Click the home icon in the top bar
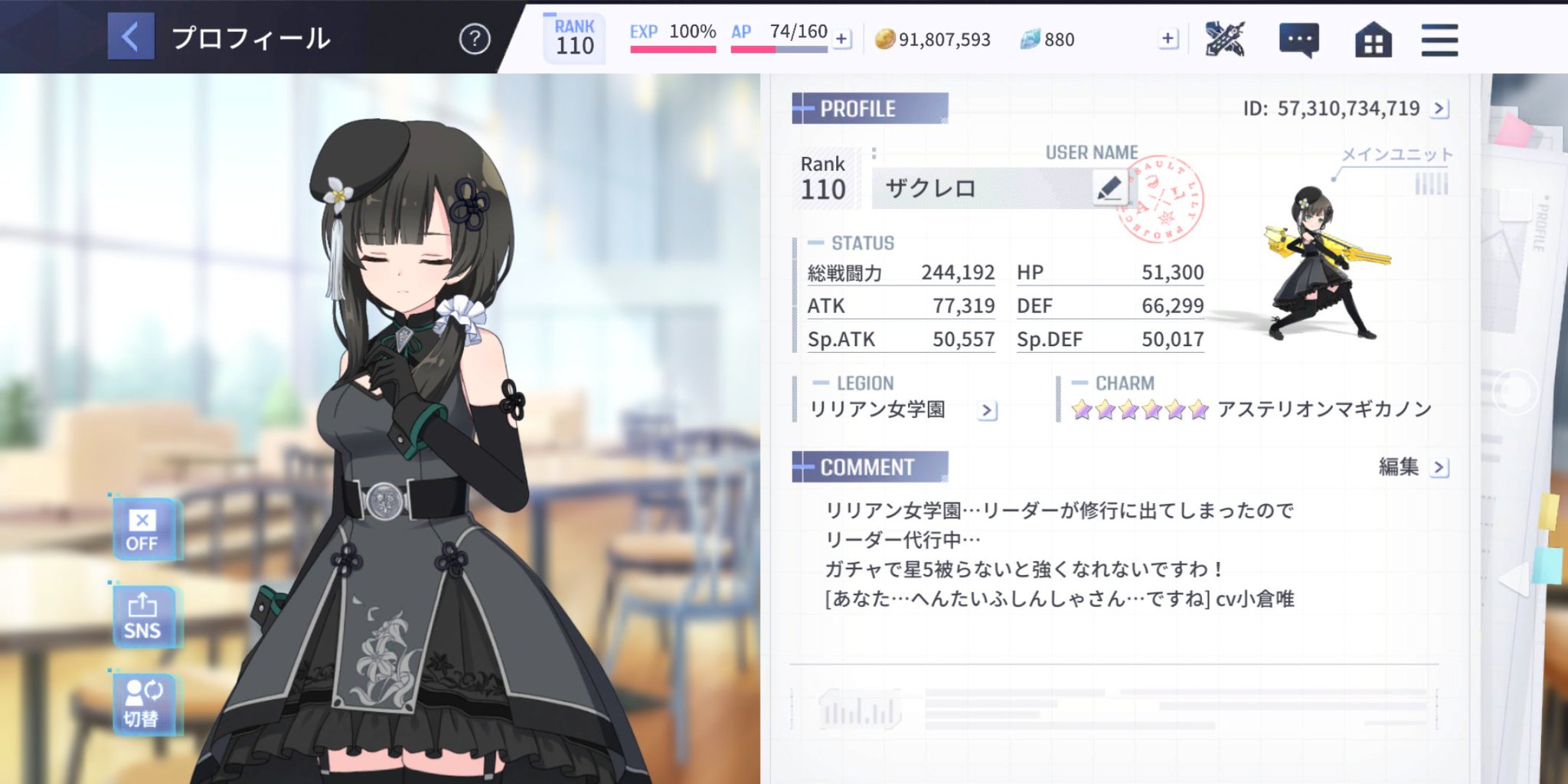 (1374, 39)
